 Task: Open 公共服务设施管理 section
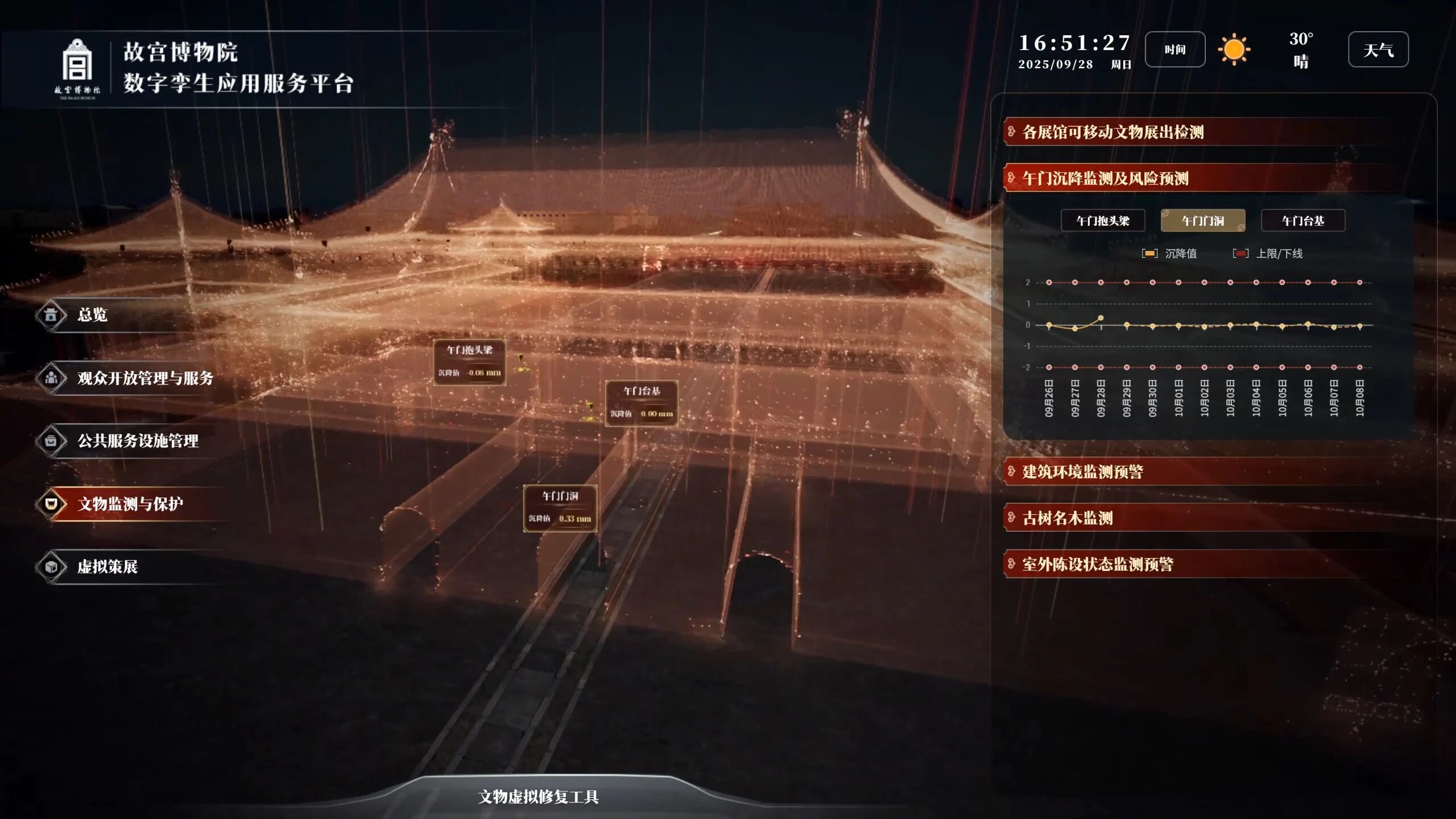[x=138, y=441]
